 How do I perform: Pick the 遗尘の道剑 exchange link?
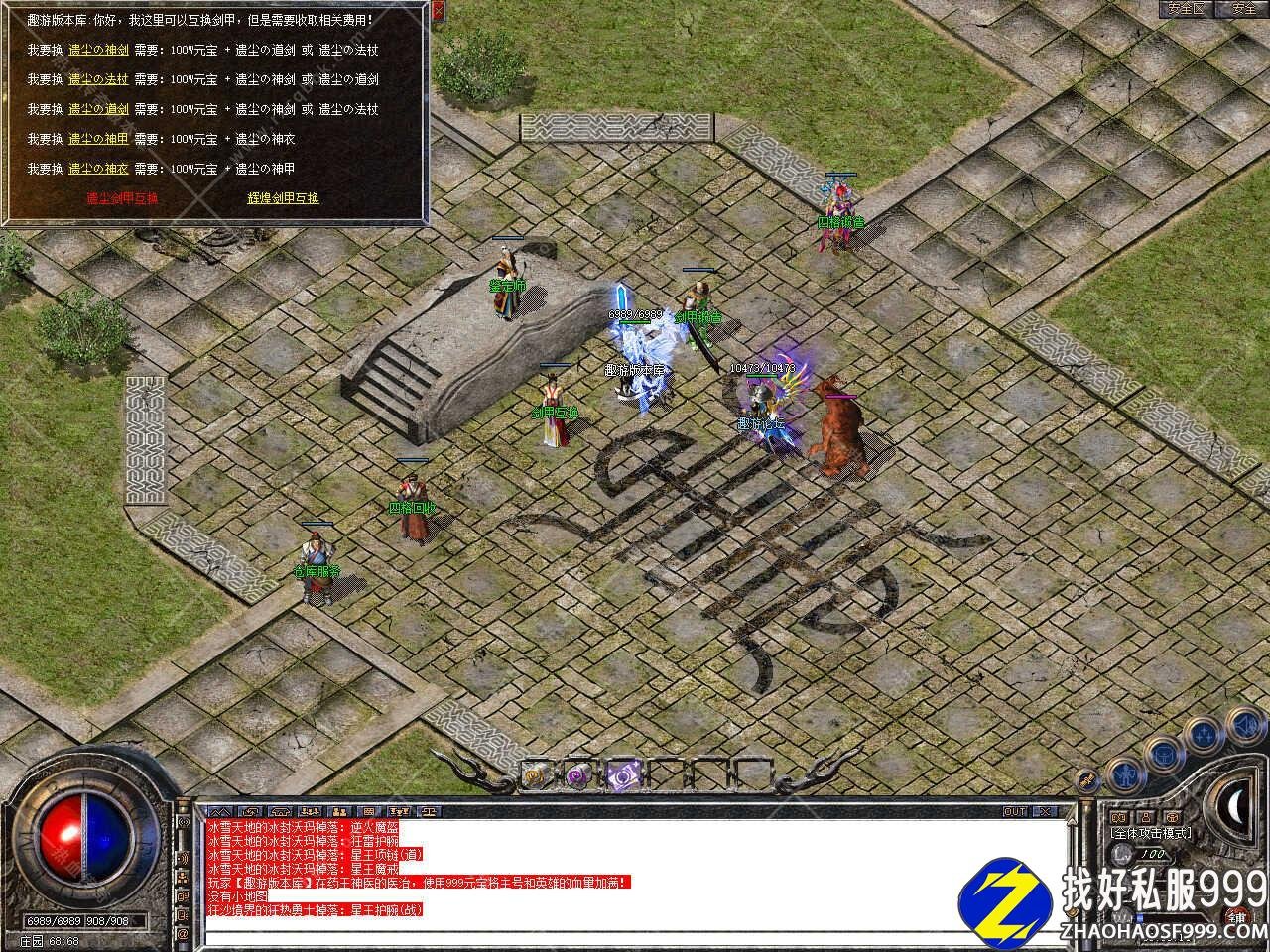point(98,109)
